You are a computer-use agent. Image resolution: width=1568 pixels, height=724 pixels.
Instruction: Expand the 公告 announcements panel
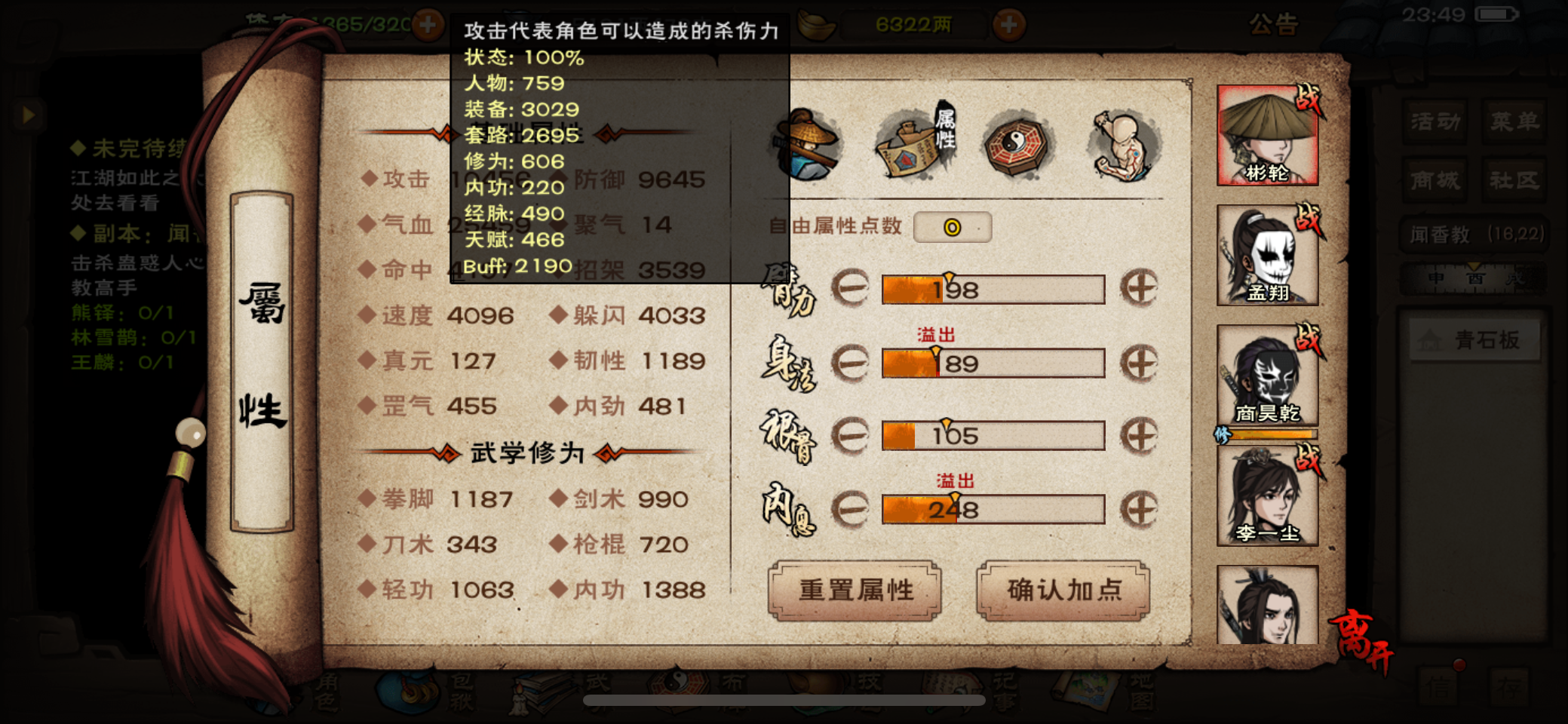coord(1276,25)
